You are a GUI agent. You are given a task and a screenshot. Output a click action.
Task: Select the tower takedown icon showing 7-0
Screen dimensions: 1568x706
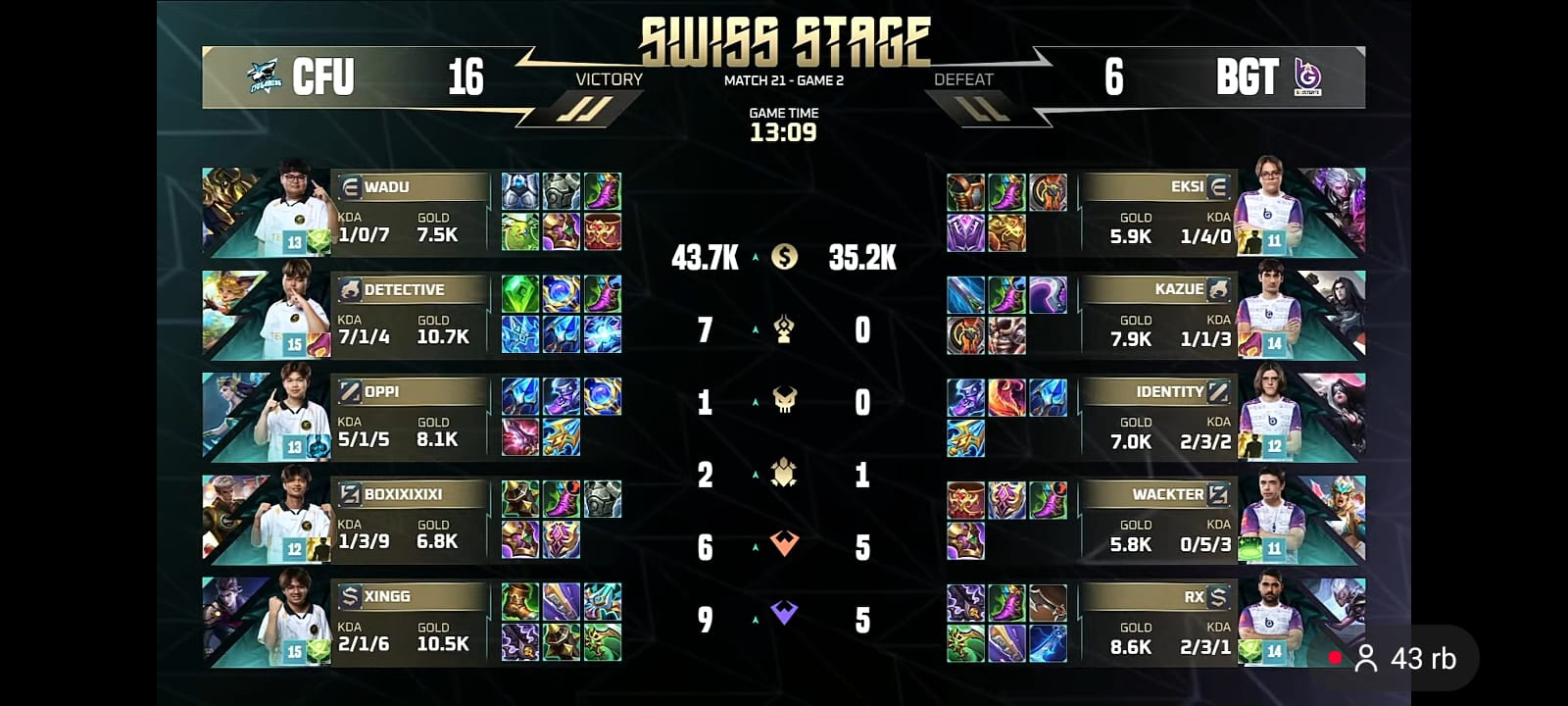coord(784,329)
